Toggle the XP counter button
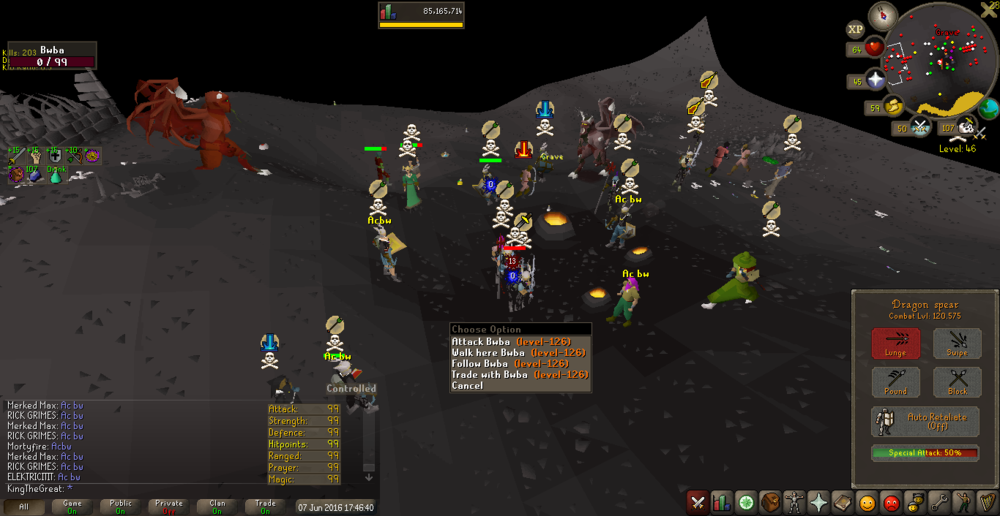 coord(855,30)
